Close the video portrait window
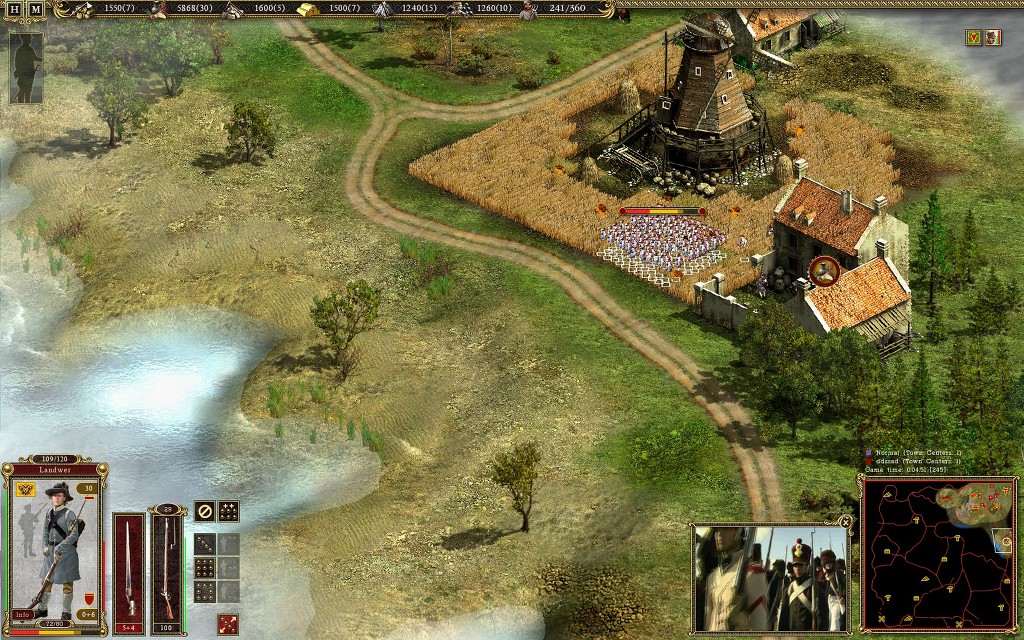 (846, 521)
